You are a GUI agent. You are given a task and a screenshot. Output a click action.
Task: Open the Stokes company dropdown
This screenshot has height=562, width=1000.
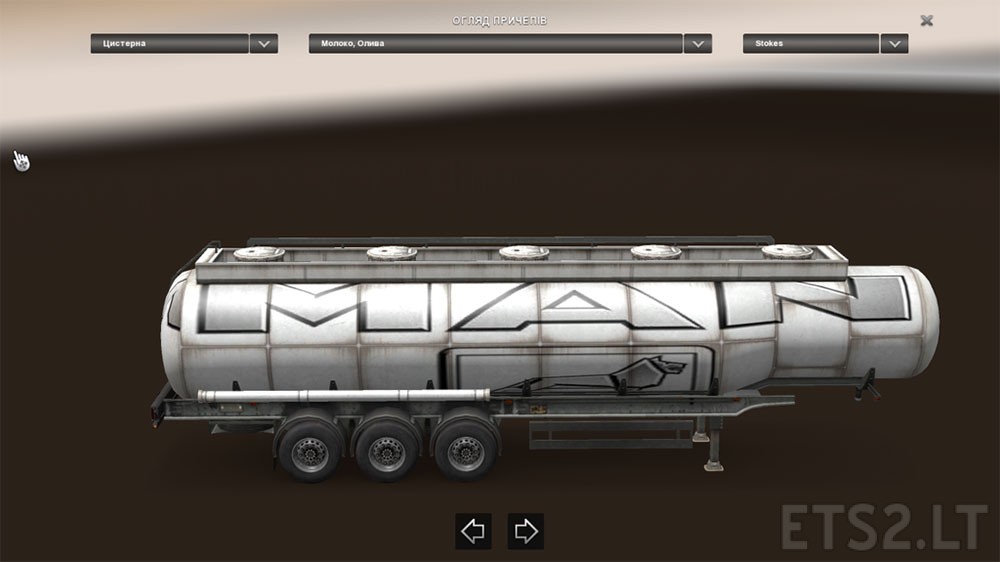894,44
